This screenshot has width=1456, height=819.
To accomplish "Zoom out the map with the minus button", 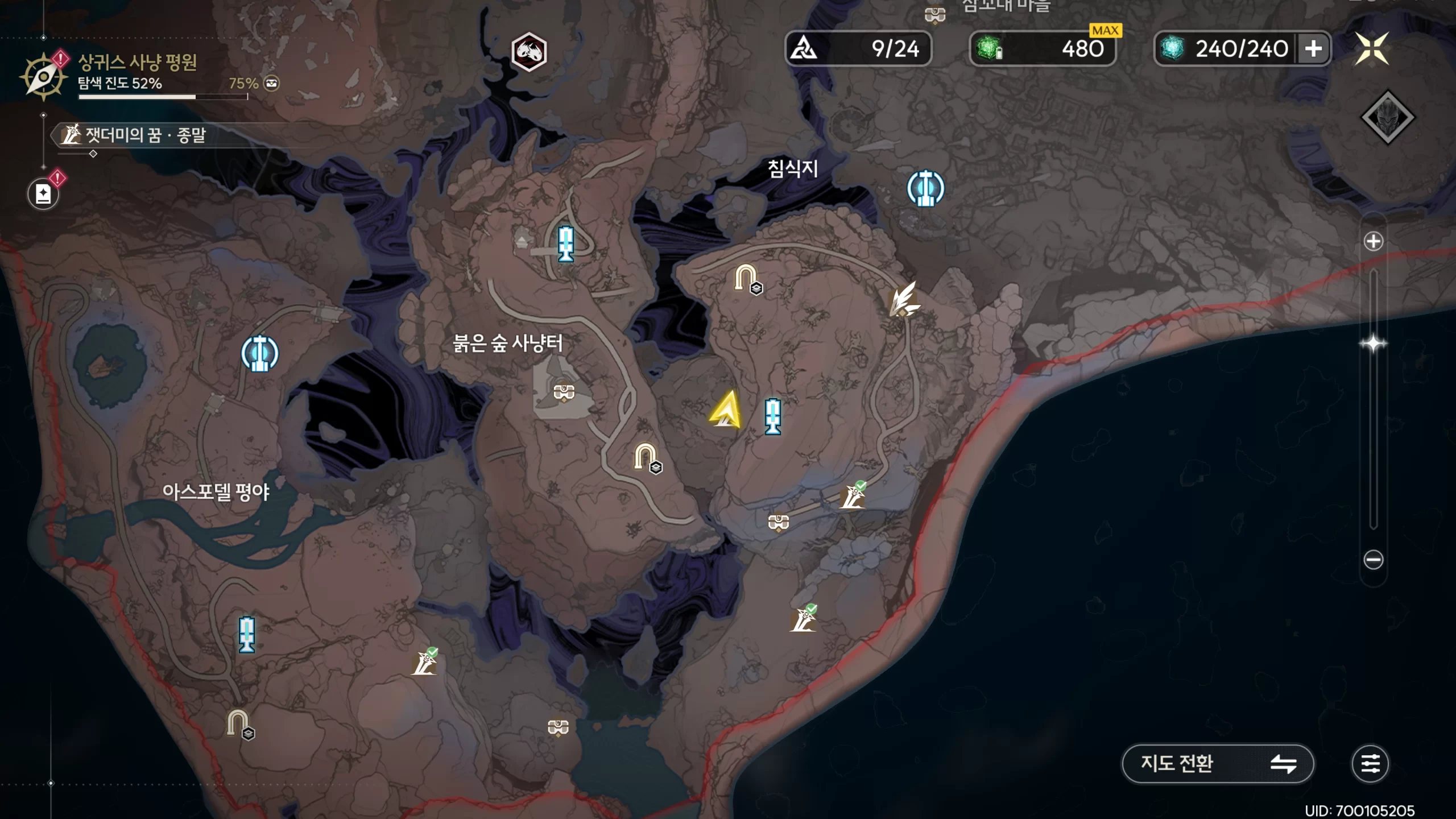I will click(x=1373, y=560).
